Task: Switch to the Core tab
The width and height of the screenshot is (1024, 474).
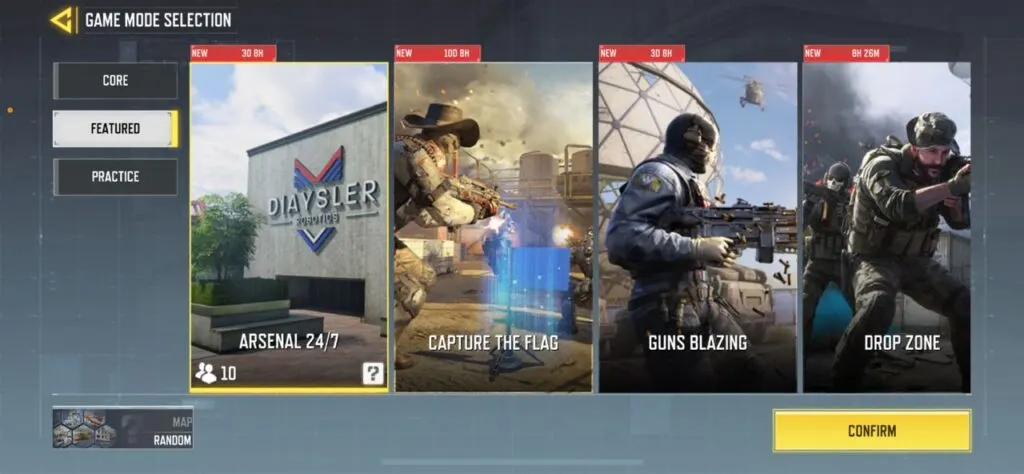Action: point(115,81)
